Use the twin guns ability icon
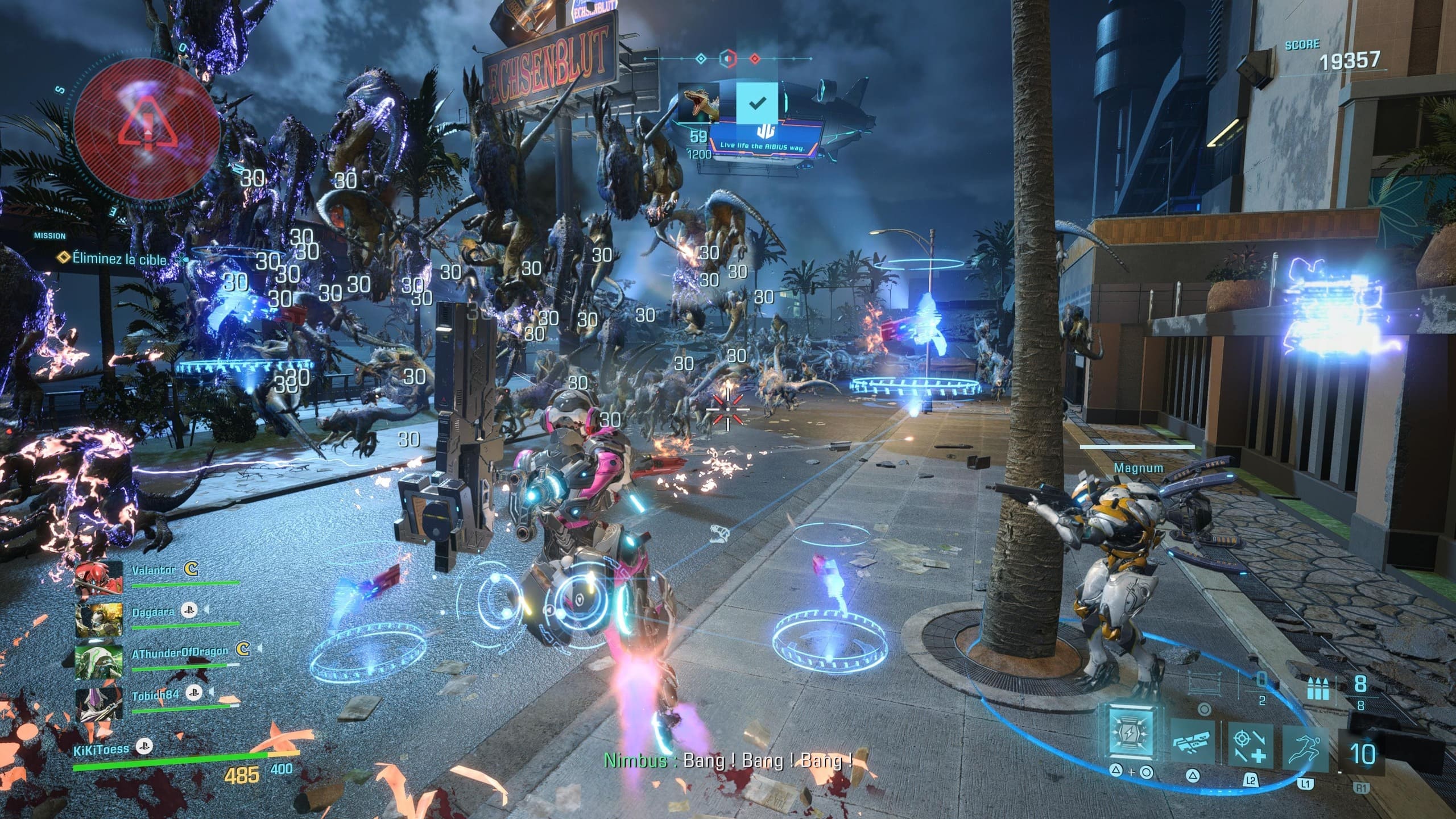This screenshot has width=1456, height=819. 1192,742
